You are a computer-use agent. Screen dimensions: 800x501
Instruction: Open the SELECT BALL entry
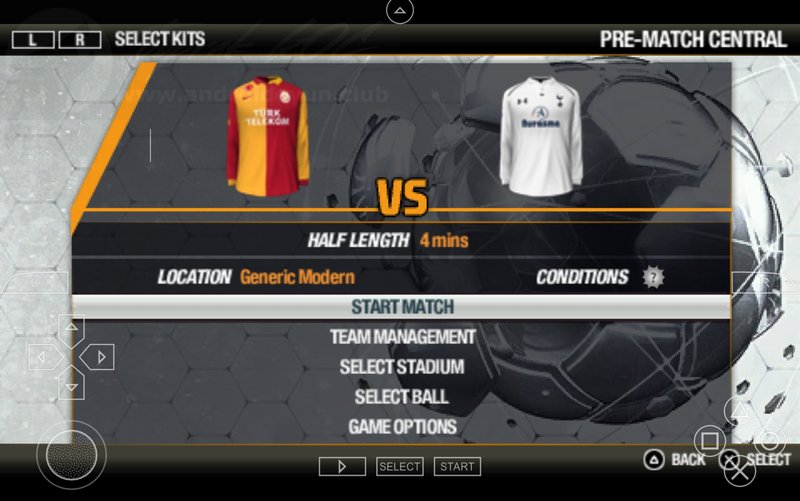coord(402,397)
